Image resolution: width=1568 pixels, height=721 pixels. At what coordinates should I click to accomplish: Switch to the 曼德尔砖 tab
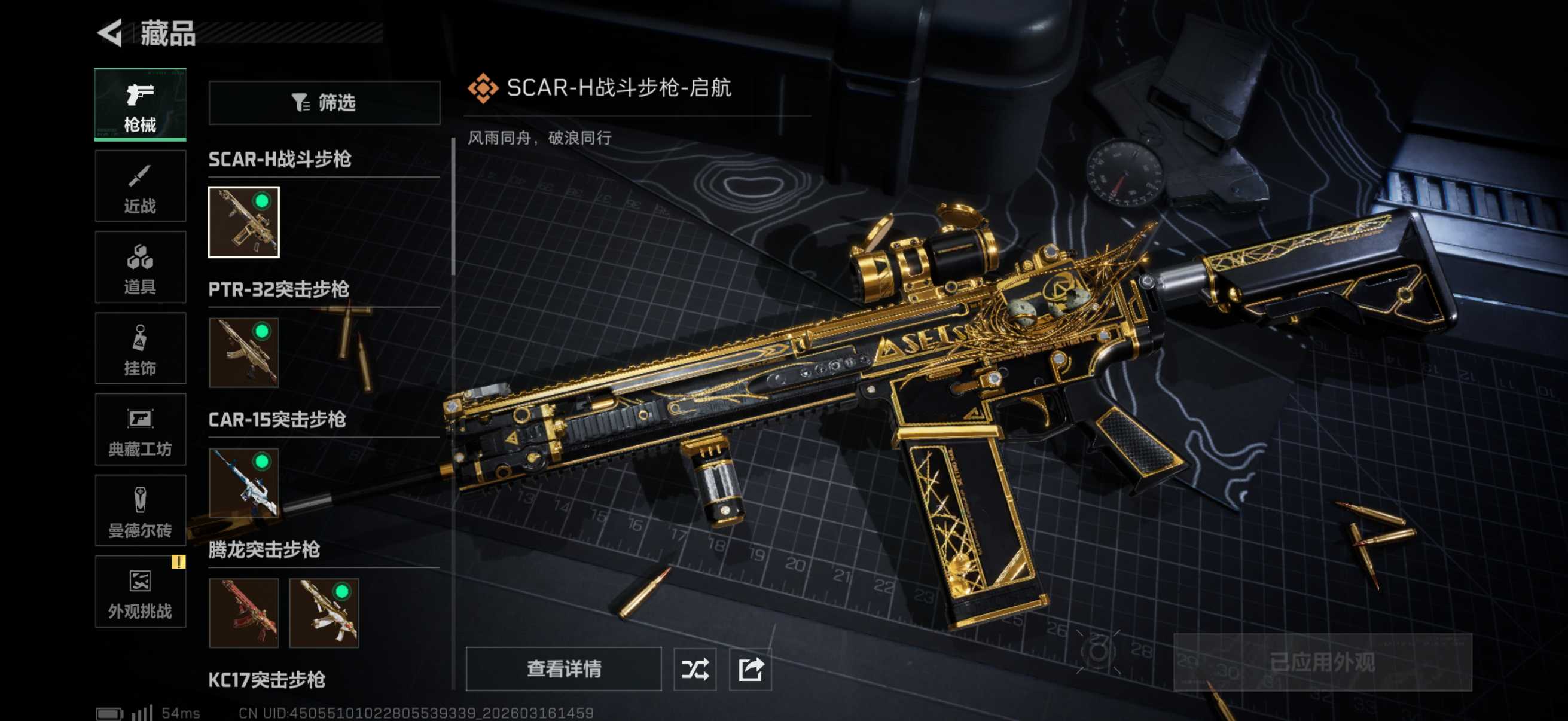(x=140, y=511)
